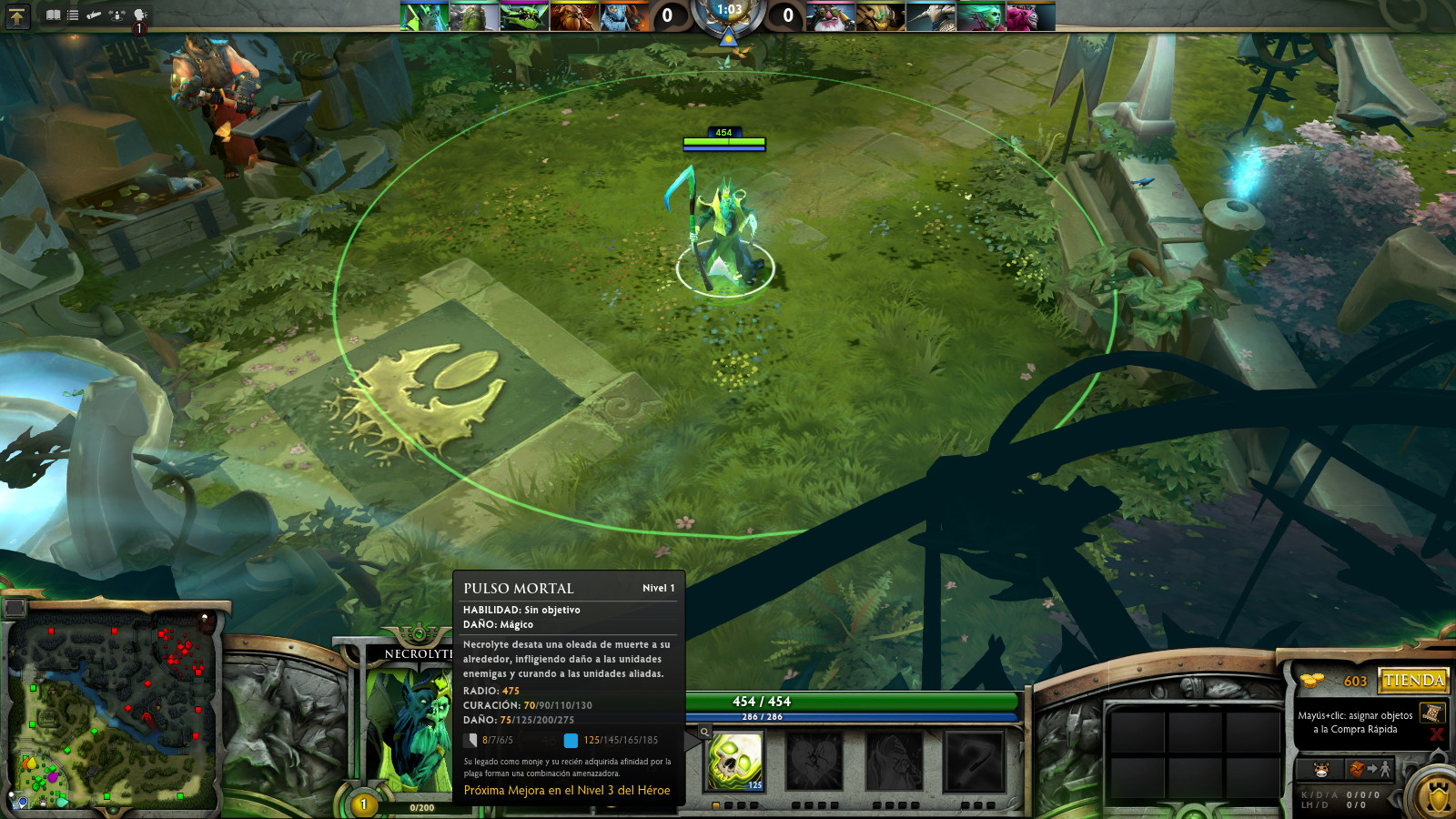Click the courier donkey head icon
This screenshot has width=1456, height=819.
coord(1319,769)
